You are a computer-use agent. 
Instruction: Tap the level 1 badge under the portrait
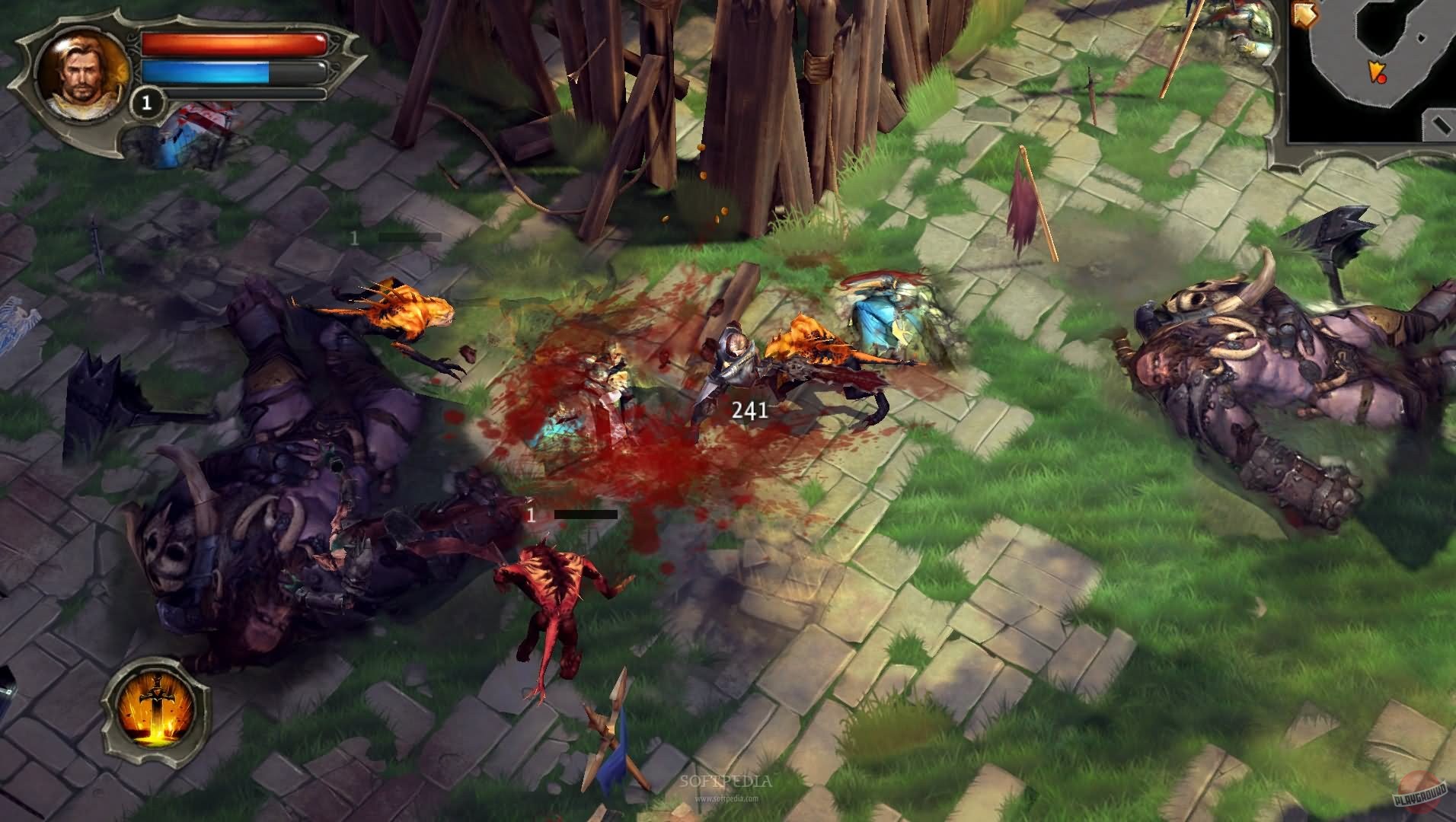click(x=148, y=102)
